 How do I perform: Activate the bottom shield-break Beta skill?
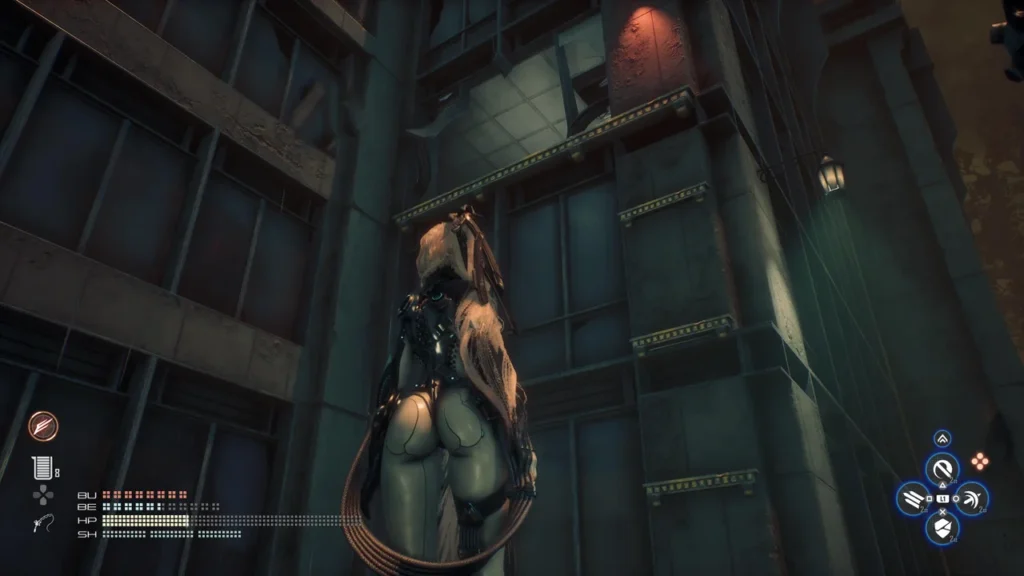941,527
